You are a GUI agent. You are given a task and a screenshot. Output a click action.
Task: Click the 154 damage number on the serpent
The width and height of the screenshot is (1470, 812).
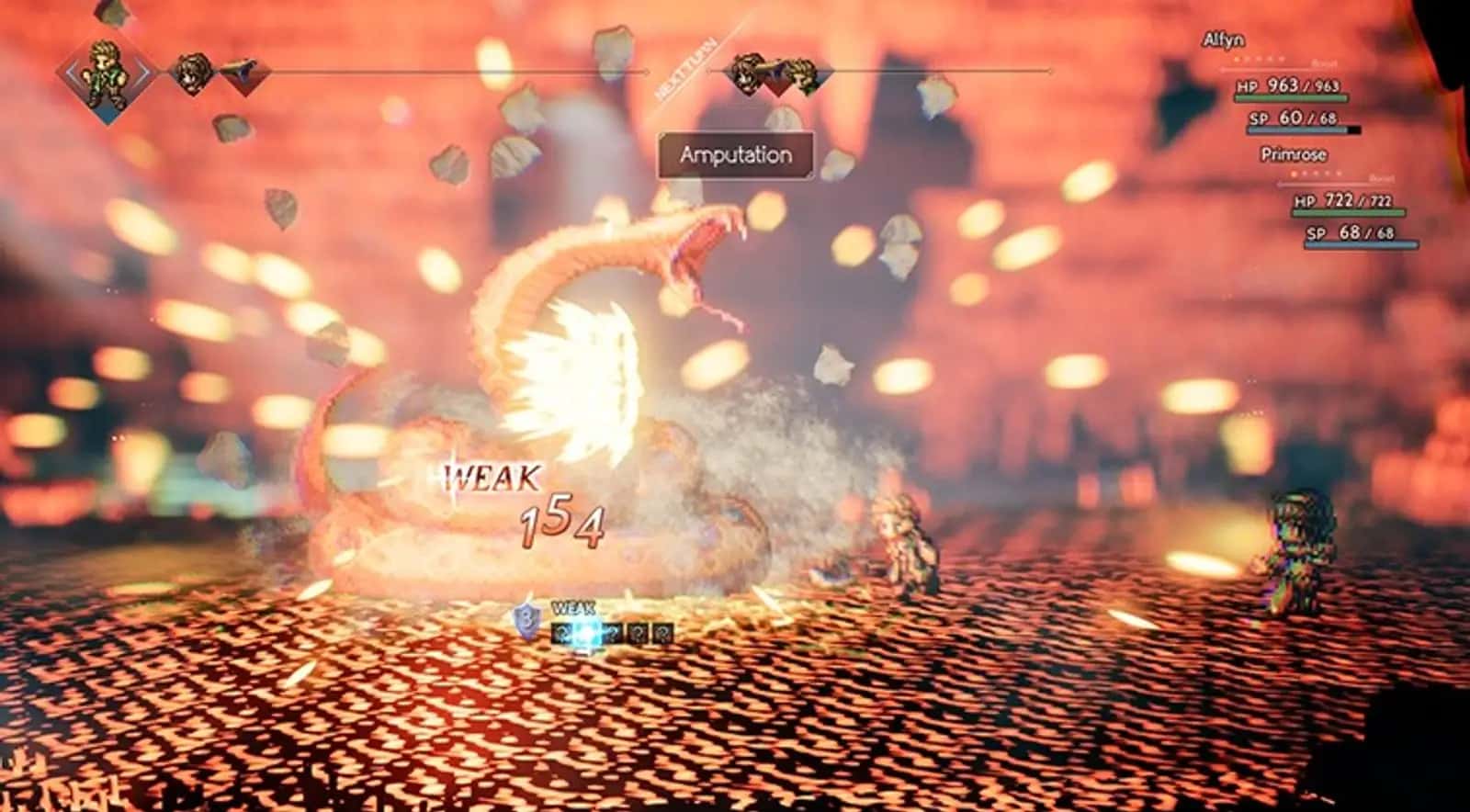(560, 524)
